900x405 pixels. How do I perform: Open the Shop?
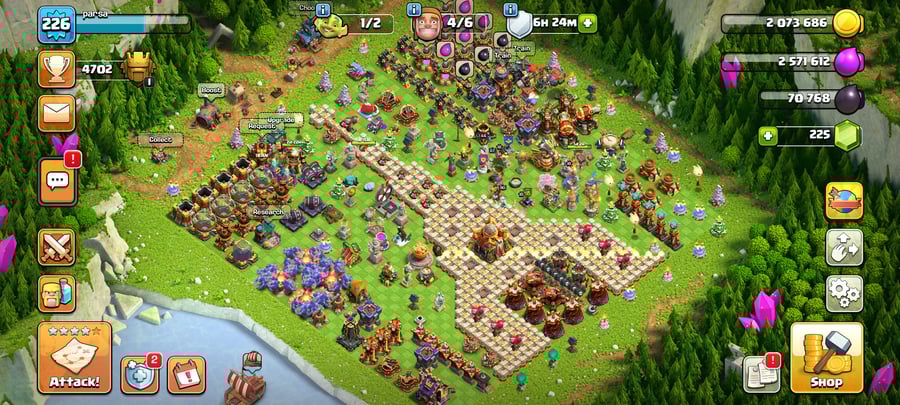(826, 357)
